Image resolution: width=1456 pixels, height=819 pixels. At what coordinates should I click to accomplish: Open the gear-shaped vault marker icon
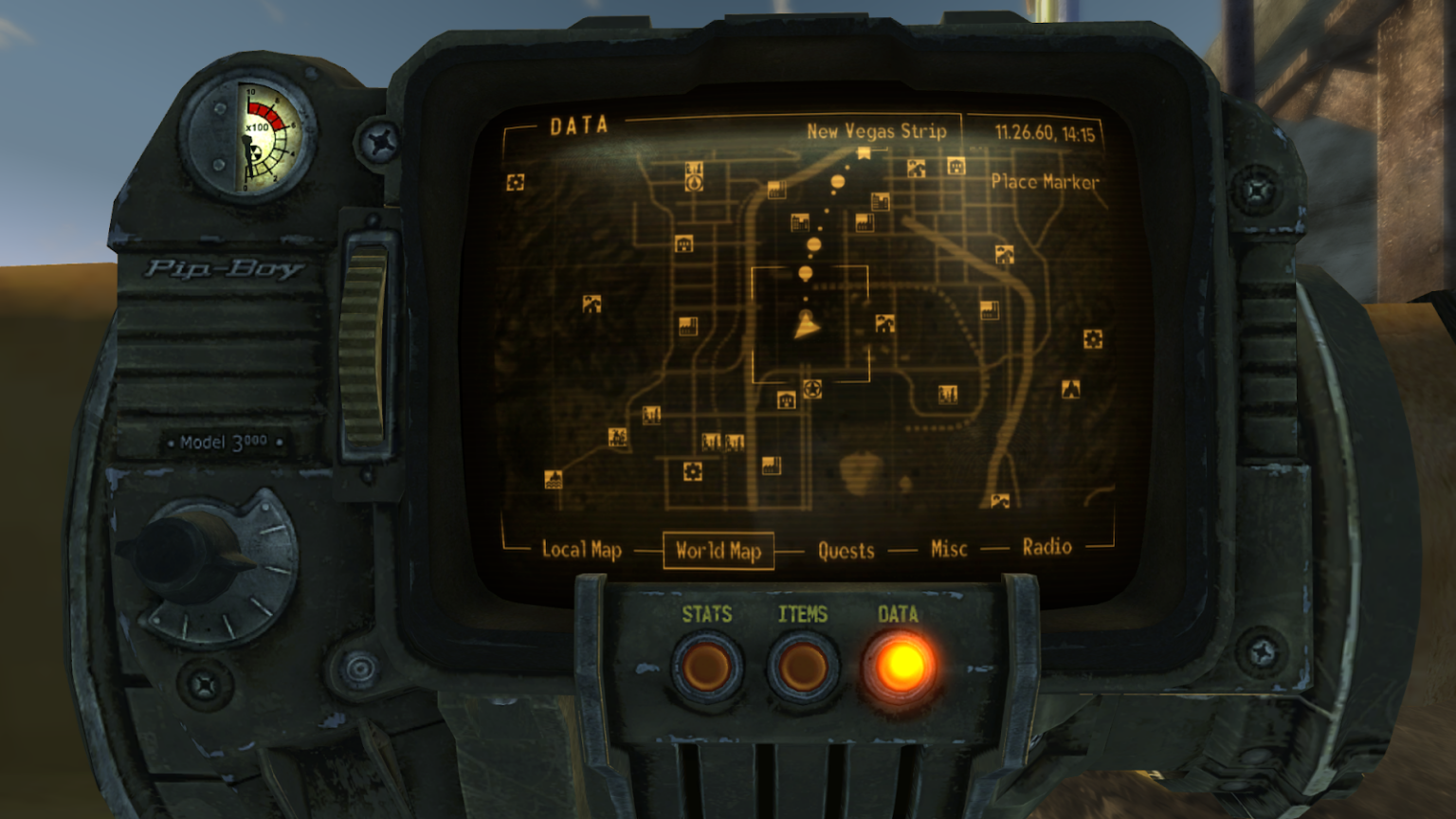[691, 469]
